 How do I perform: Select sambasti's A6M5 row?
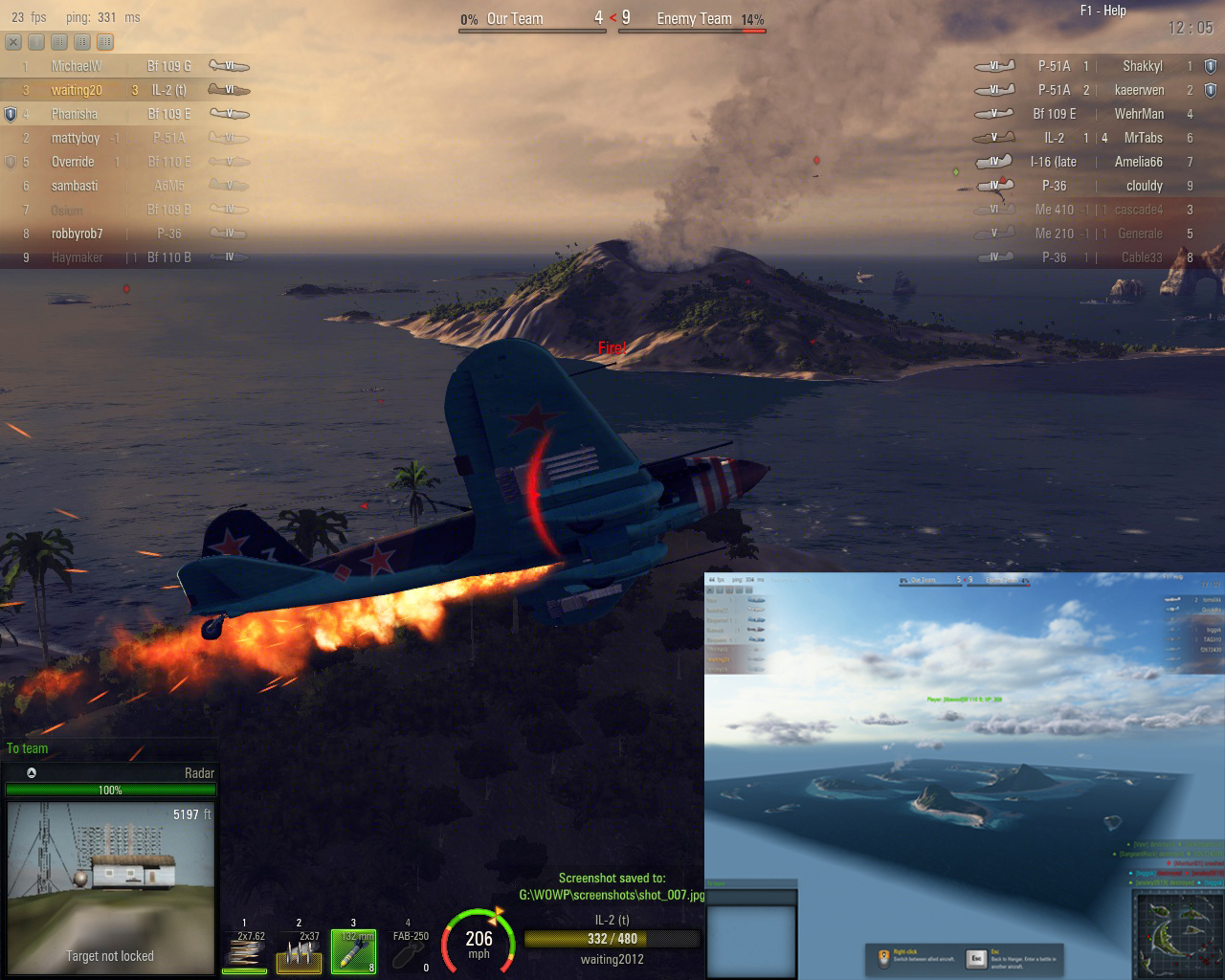[124, 186]
